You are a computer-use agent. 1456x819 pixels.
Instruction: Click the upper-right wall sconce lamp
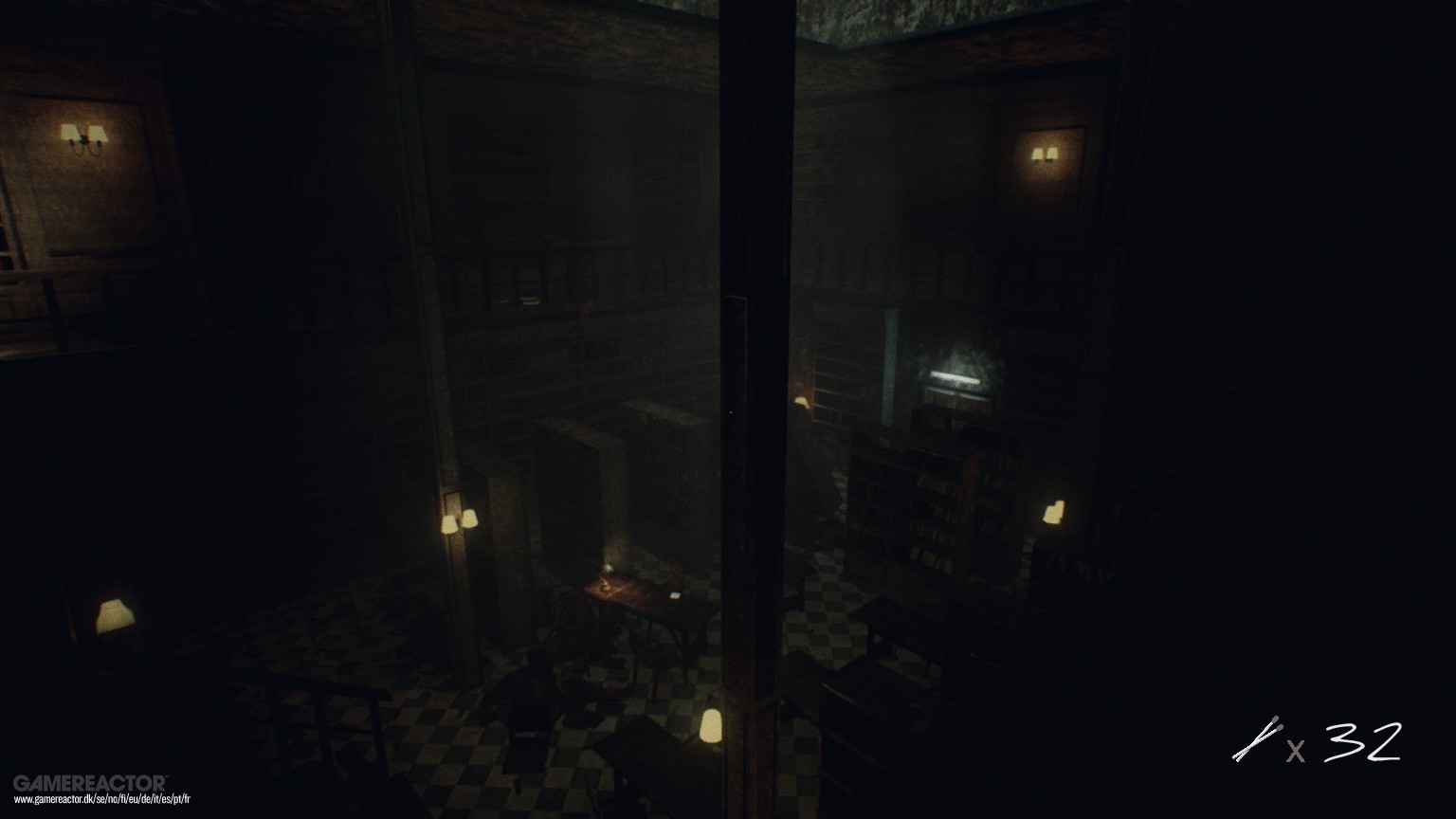[1046, 155]
